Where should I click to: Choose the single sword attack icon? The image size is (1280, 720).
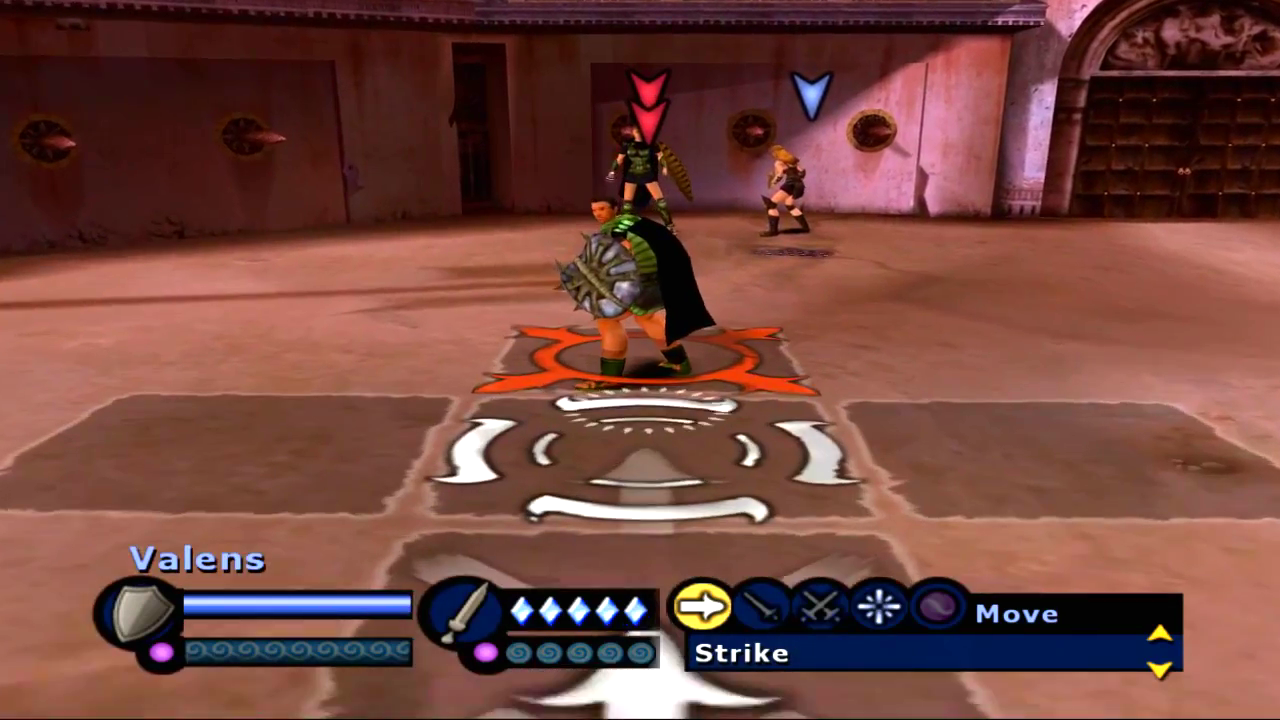(762, 607)
